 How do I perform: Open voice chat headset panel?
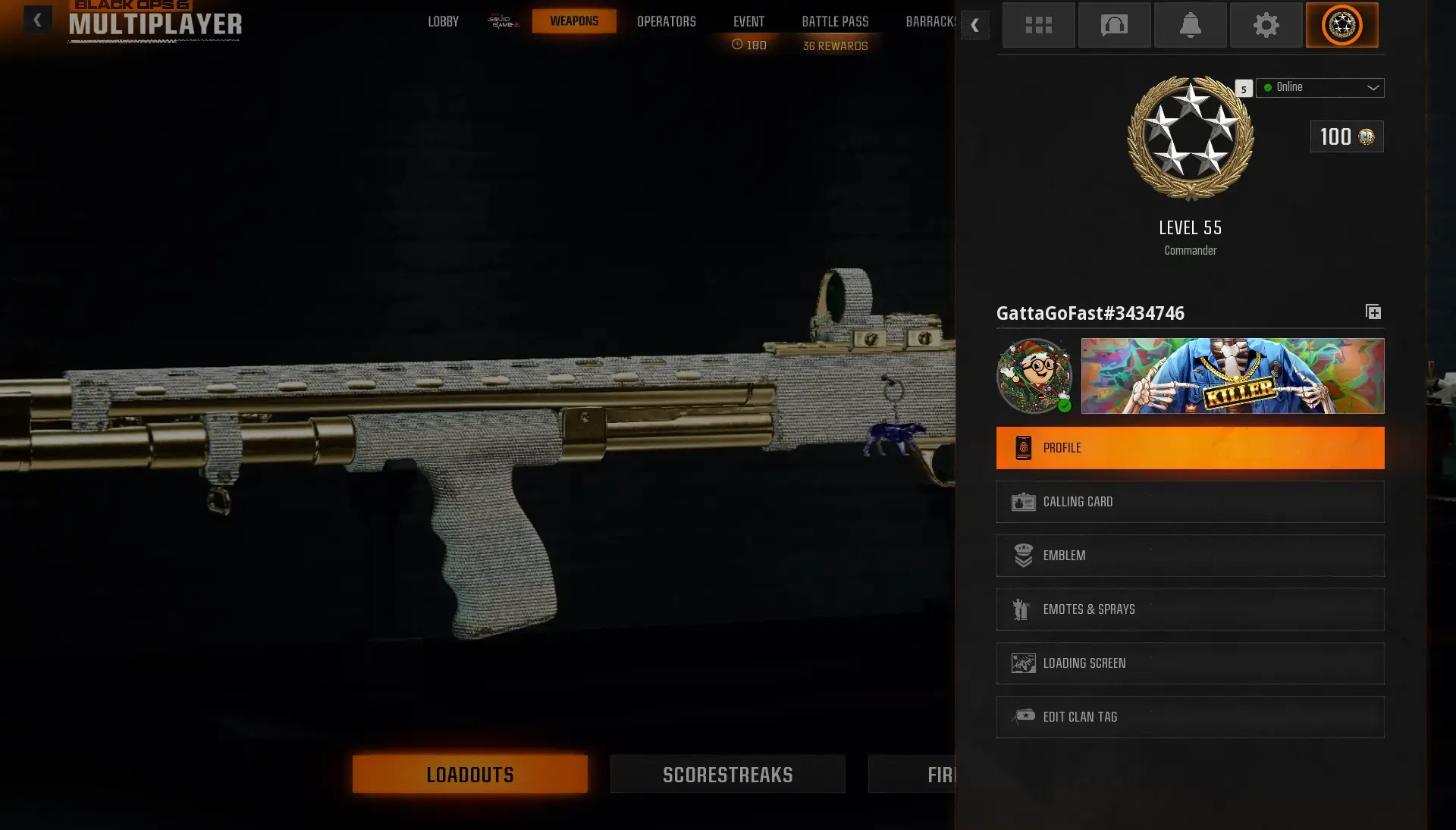1114,25
